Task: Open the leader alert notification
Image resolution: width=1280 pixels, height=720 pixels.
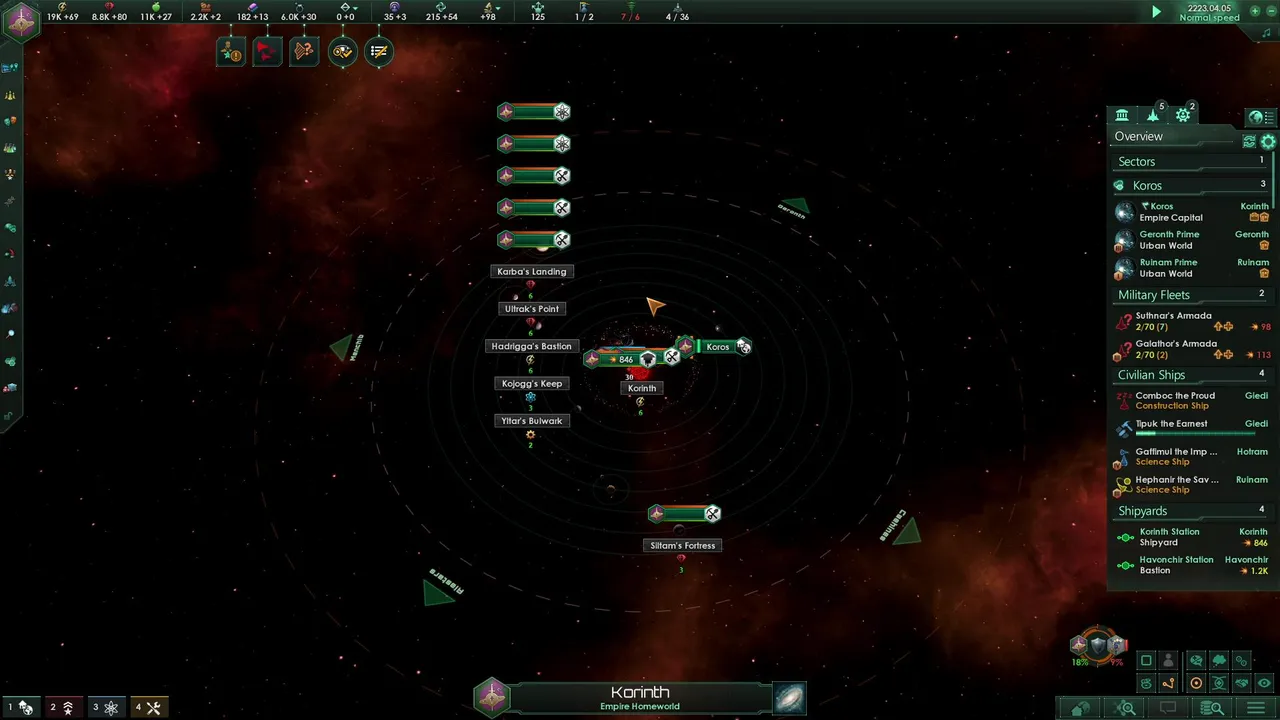Action: point(230,51)
